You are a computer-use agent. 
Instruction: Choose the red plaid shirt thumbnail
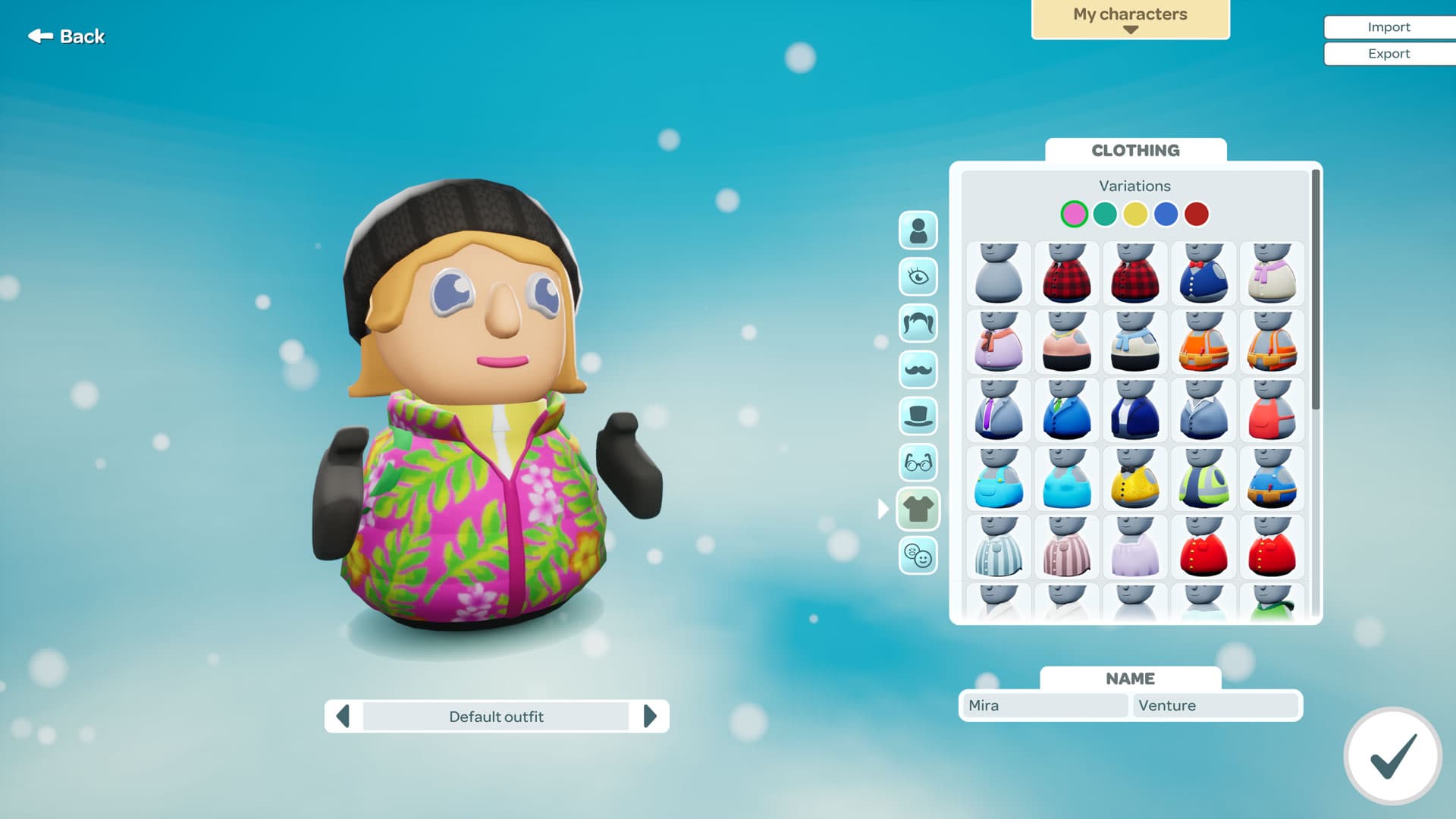(x=1067, y=274)
